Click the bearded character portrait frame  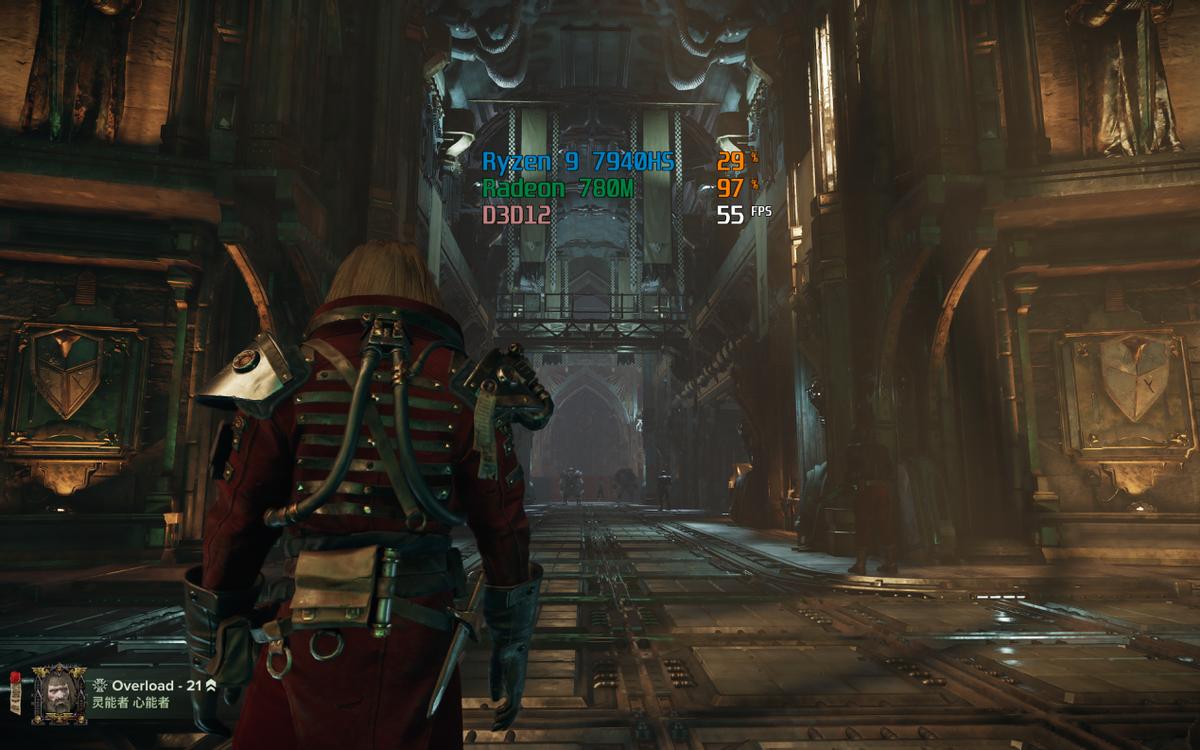(55, 693)
